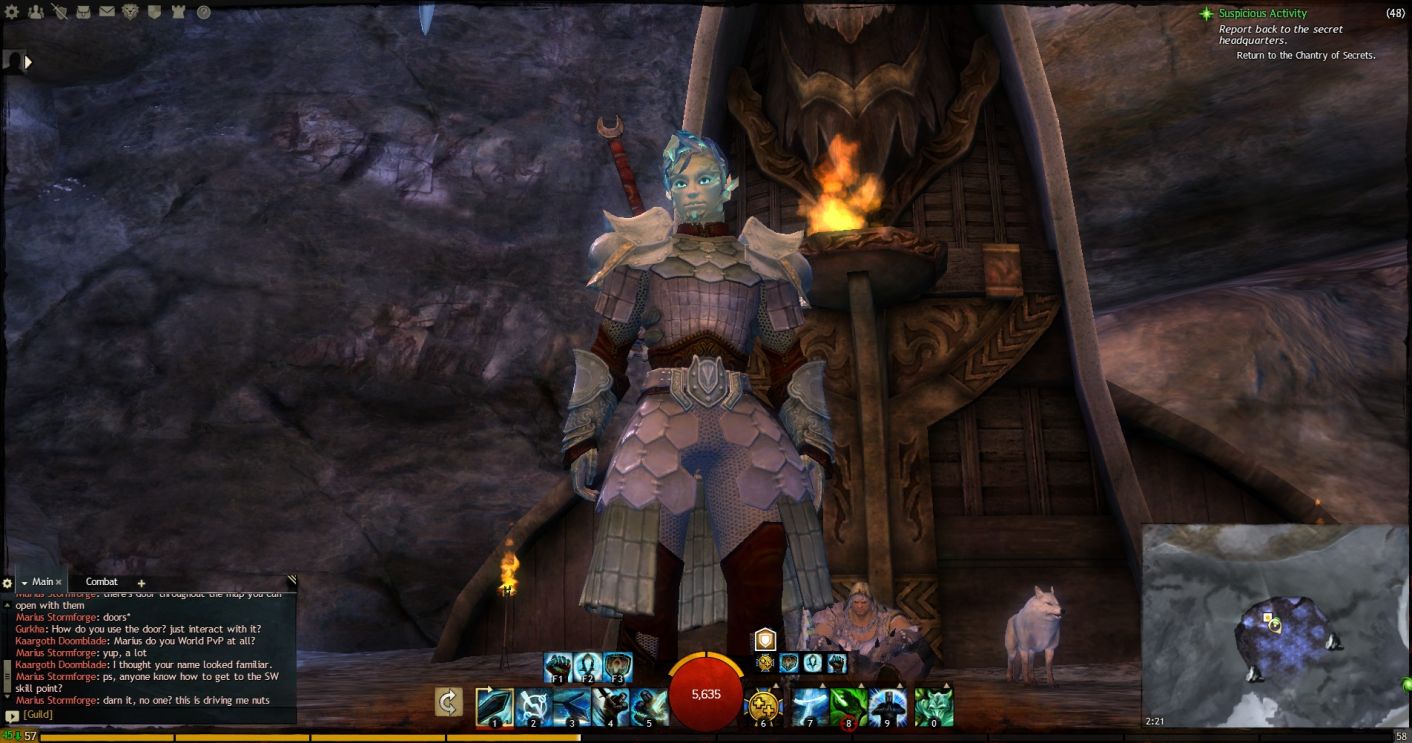Click the minimap

(x=1273, y=625)
